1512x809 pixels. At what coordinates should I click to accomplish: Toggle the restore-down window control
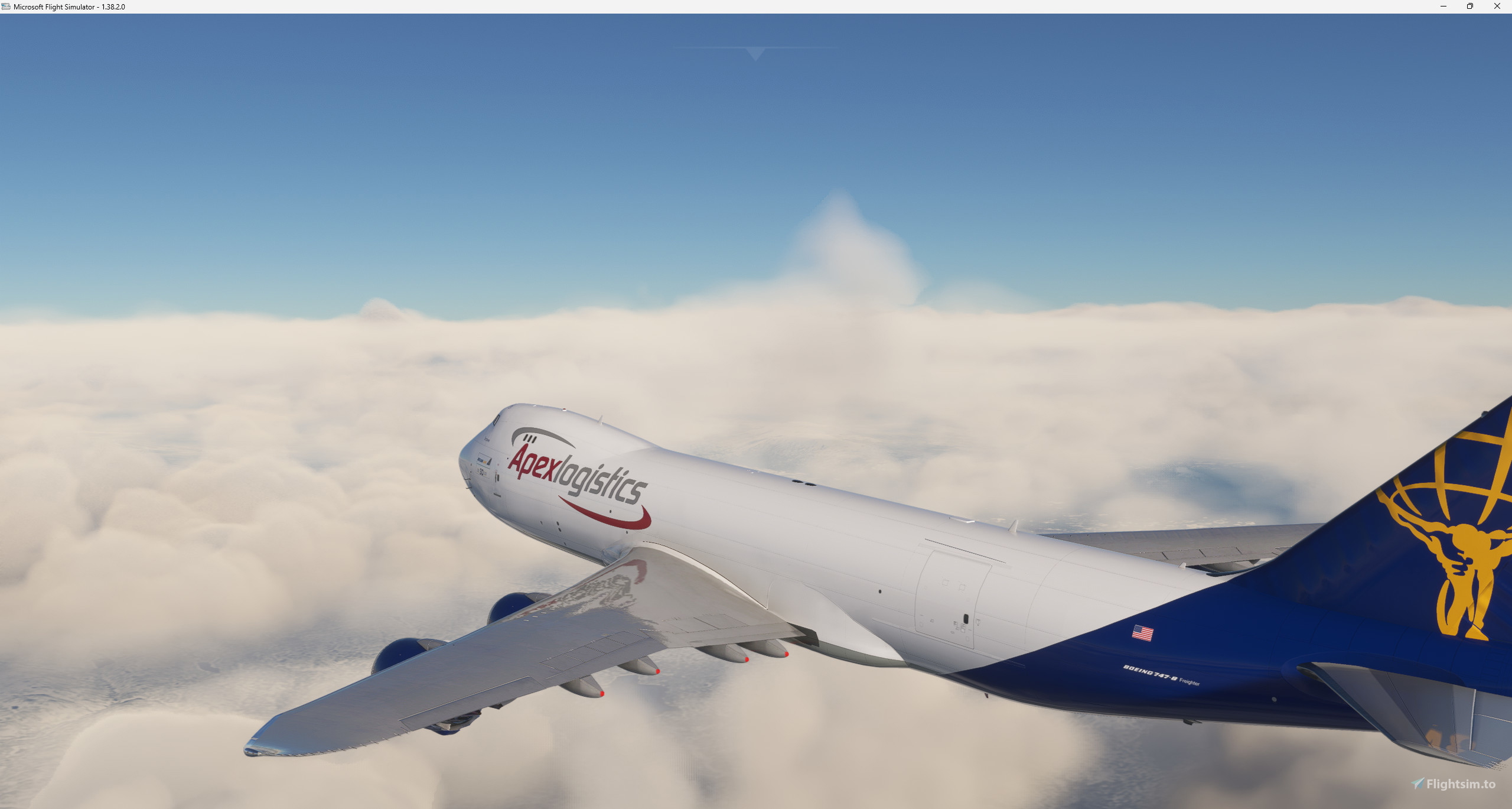pos(1470,7)
